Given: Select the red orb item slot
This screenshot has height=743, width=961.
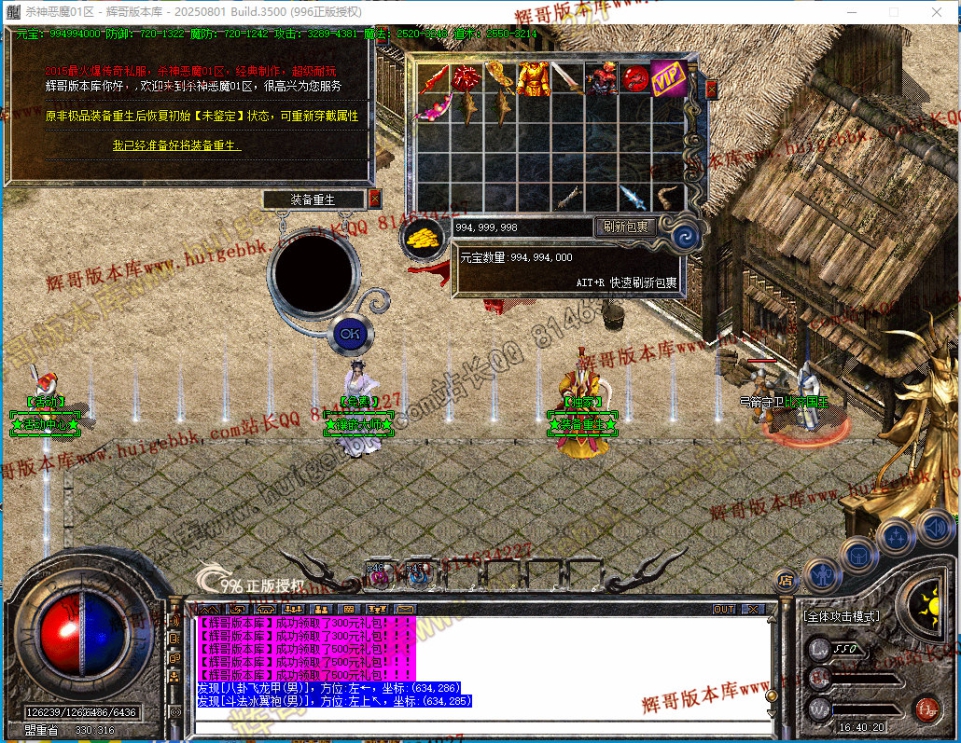Looking at the screenshot, I should 634,78.
